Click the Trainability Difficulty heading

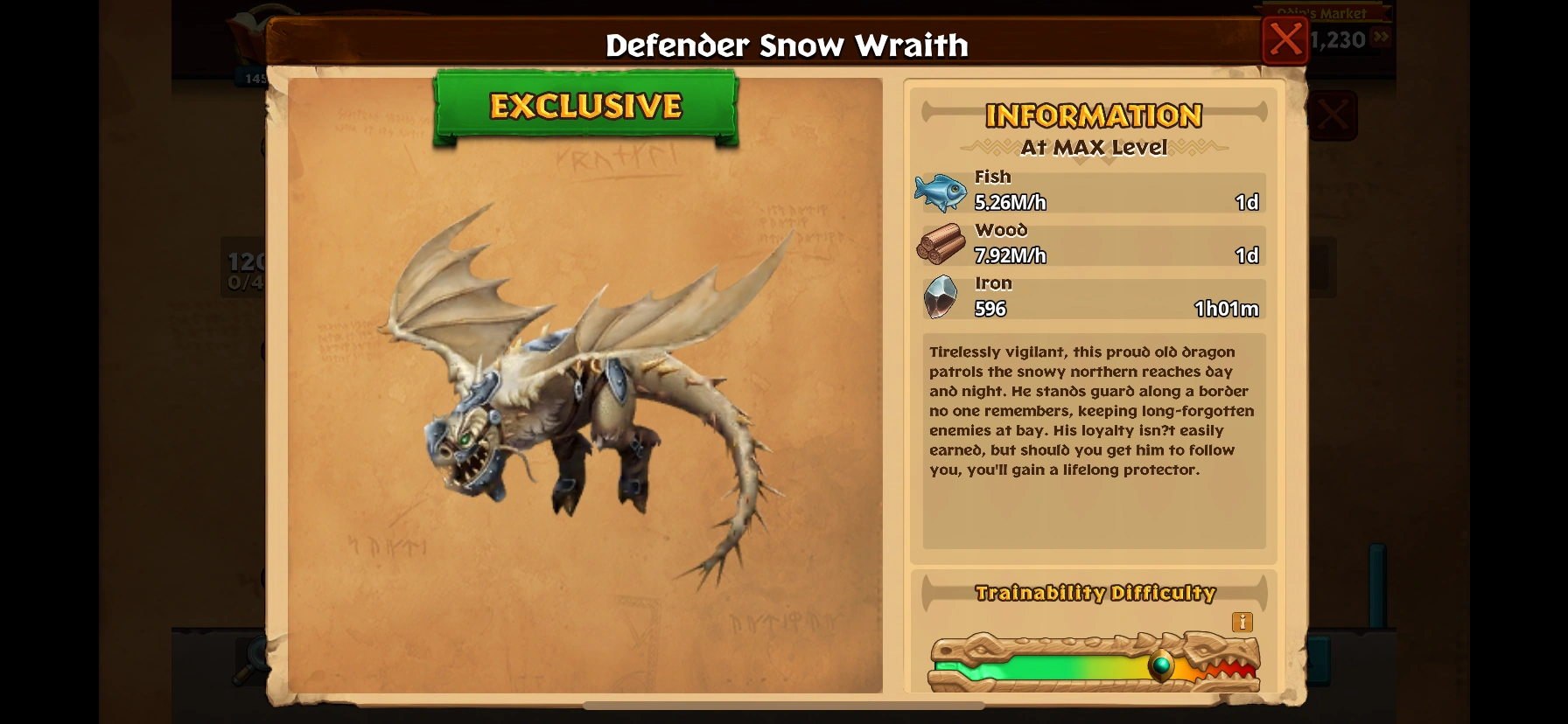click(x=1095, y=592)
